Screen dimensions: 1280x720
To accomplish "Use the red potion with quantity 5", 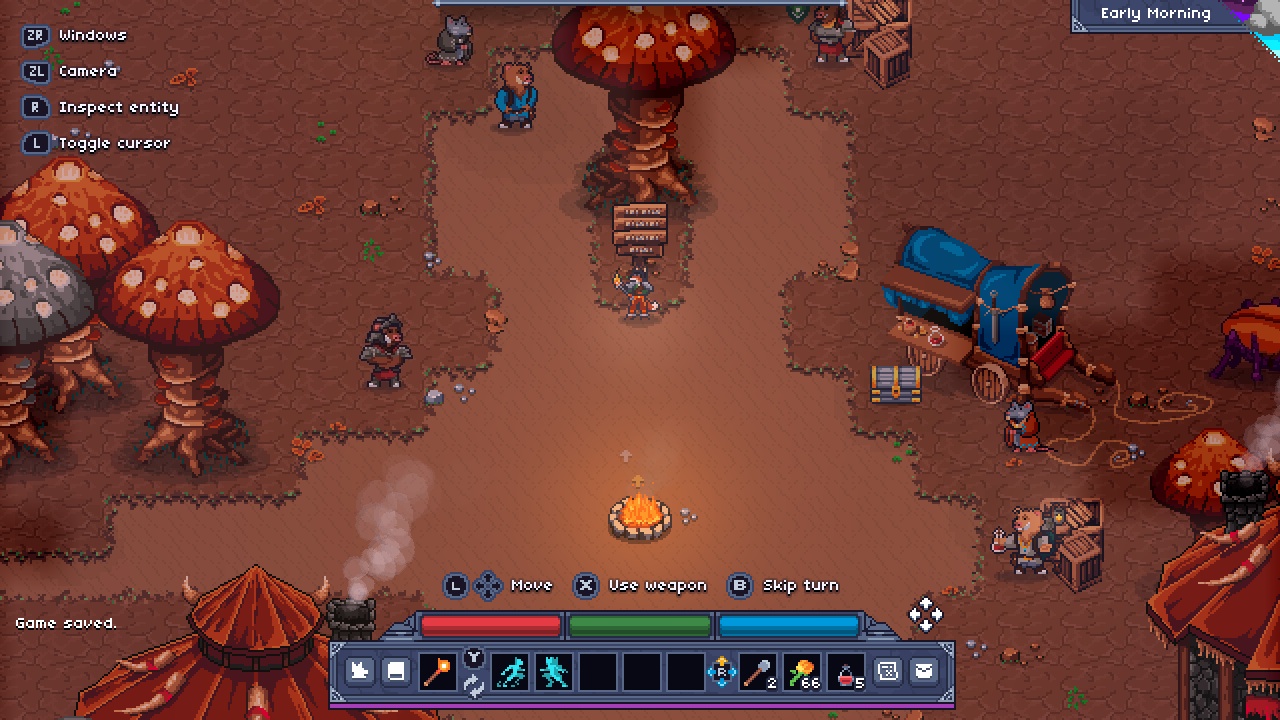I will [843, 671].
